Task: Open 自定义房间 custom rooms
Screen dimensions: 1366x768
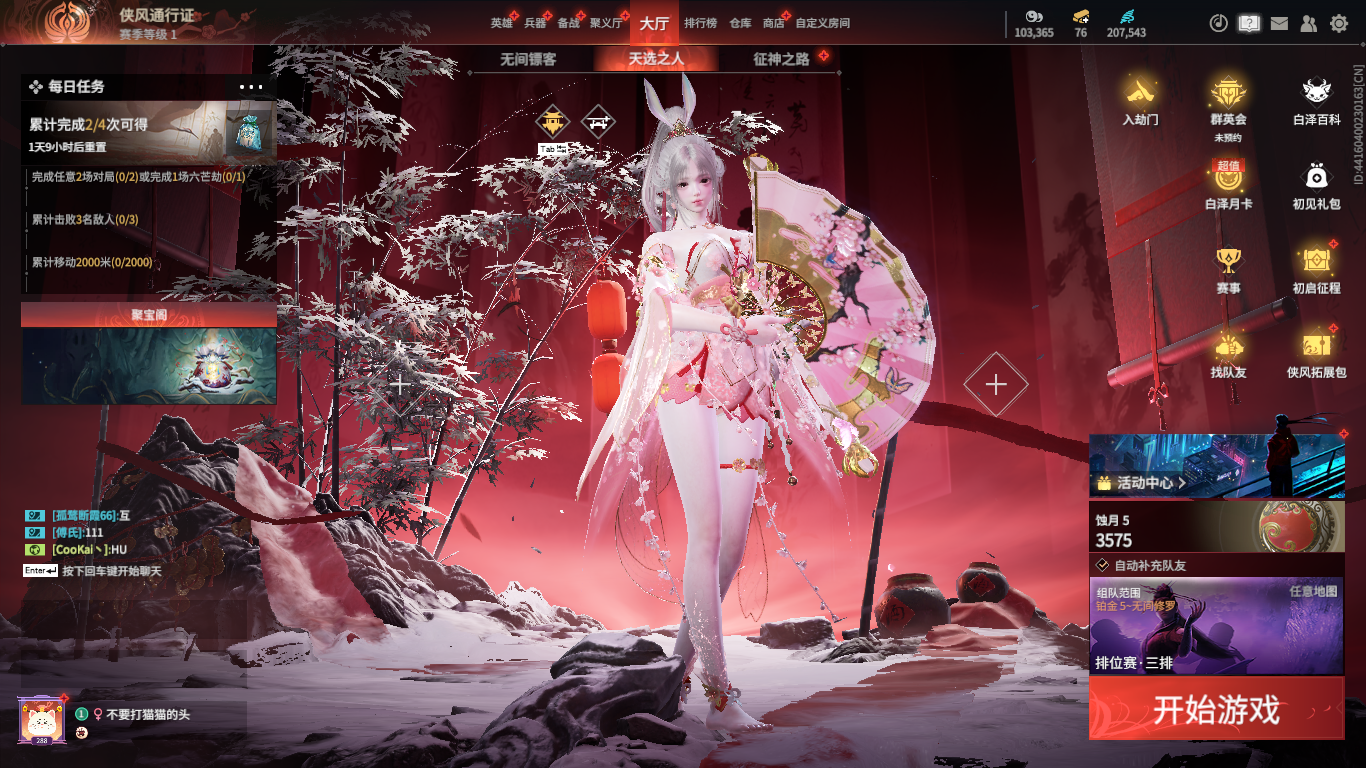Action: click(x=822, y=23)
